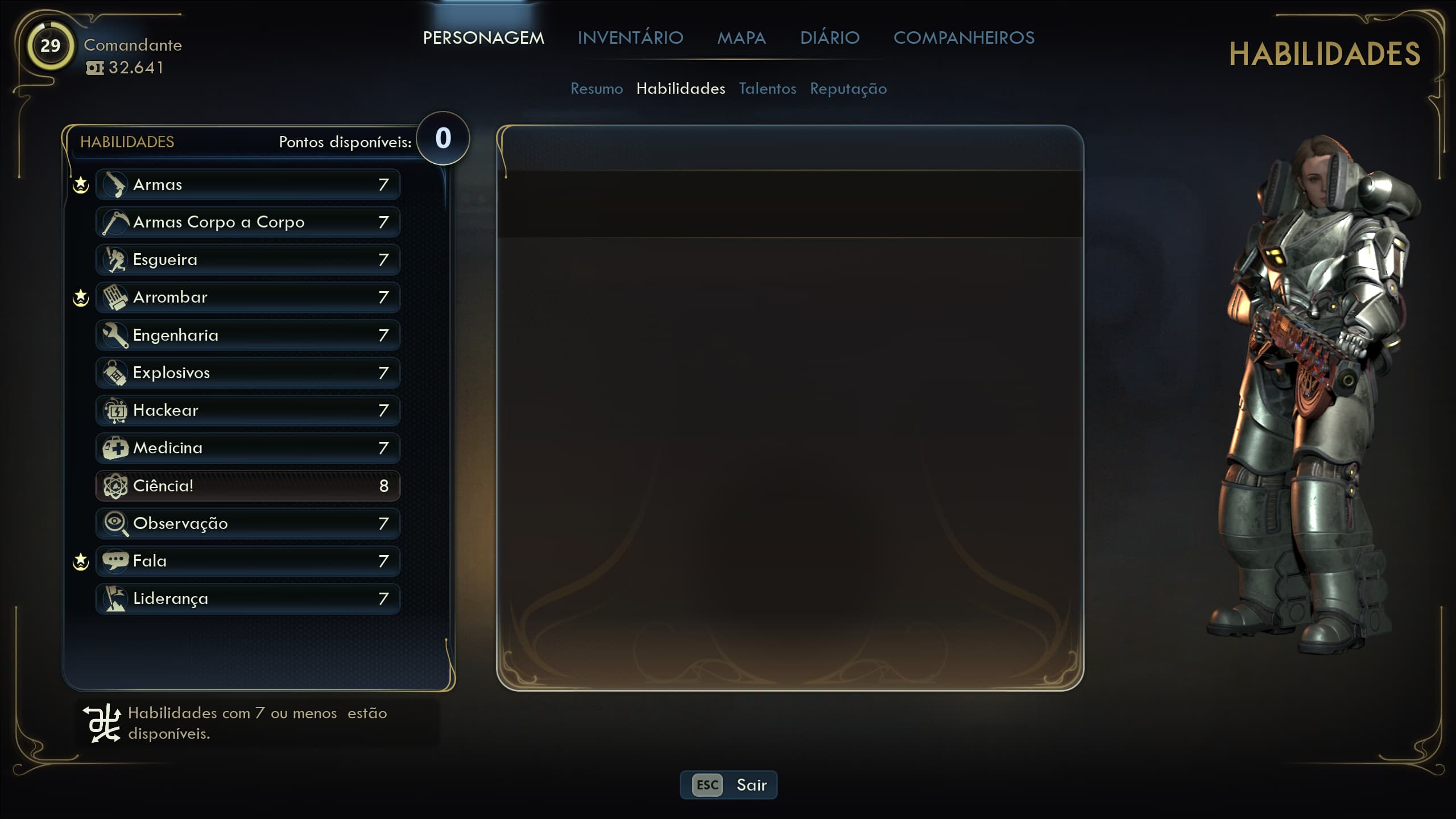Pick the Hackear skill row
Image resolution: width=1456 pixels, height=819 pixels.
point(248,410)
